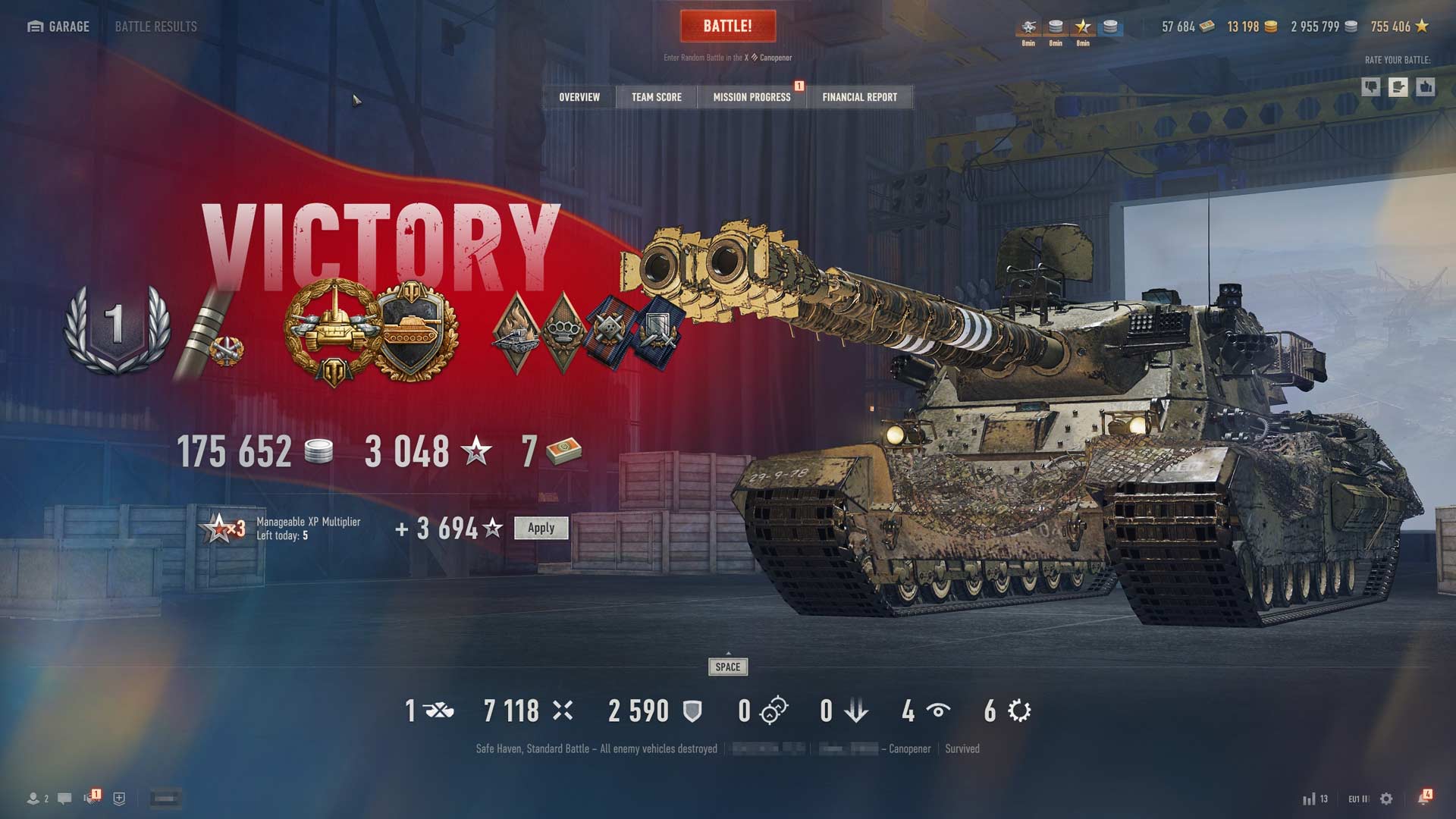1456x819 pixels.
Task: Open the chat speech bubble
Action: 64,799
